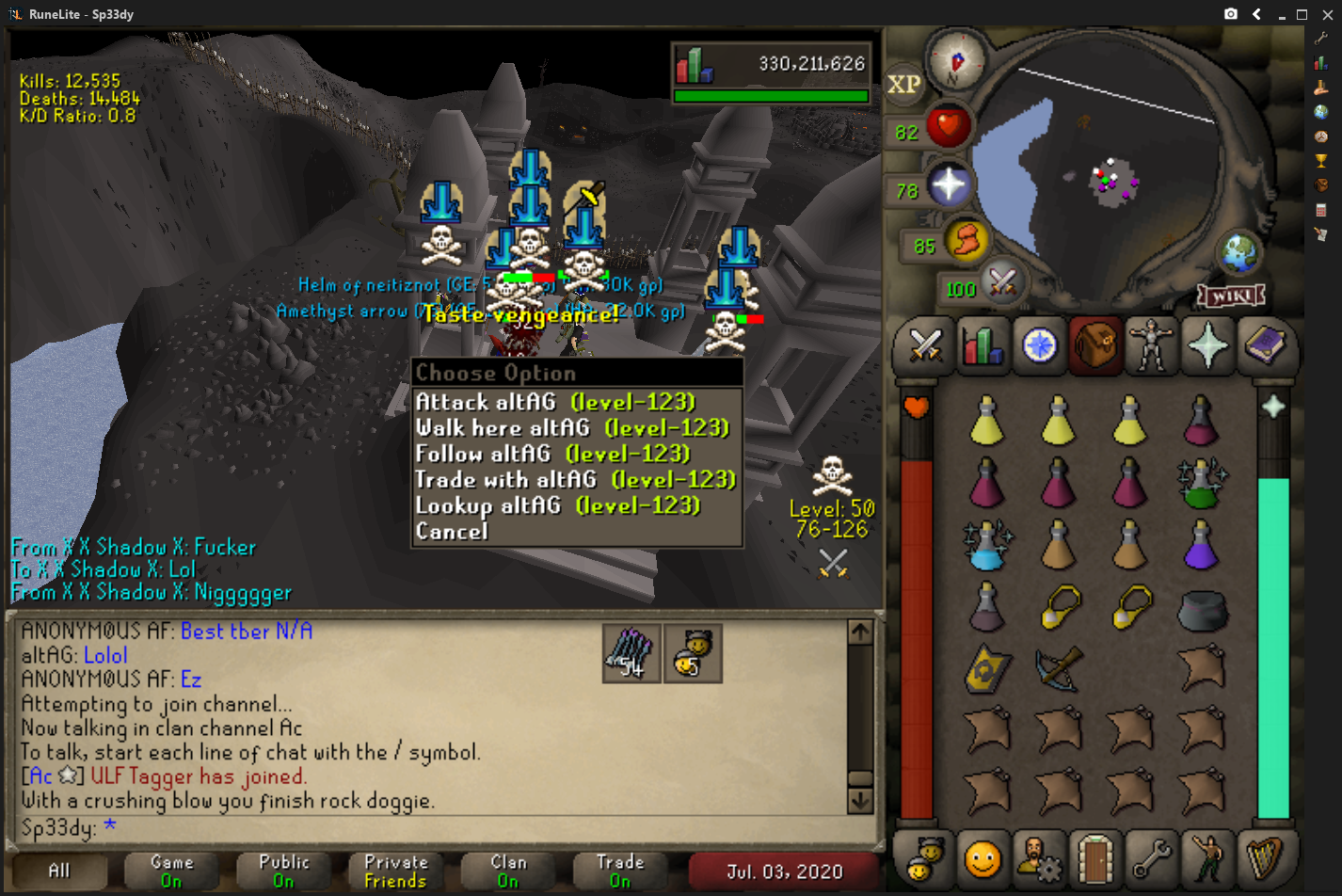Close the RuneLite window
The width and height of the screenshot is (1342, 896).
coord(1327,14)
